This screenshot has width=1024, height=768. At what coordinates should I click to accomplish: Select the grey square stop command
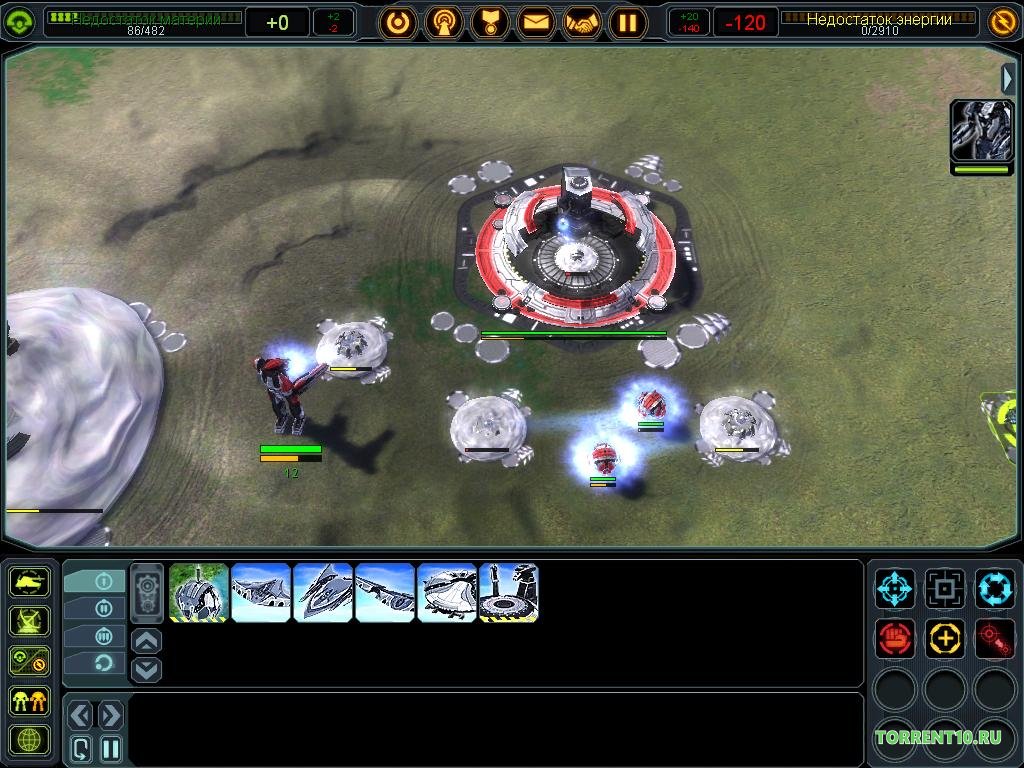point(944,588)
